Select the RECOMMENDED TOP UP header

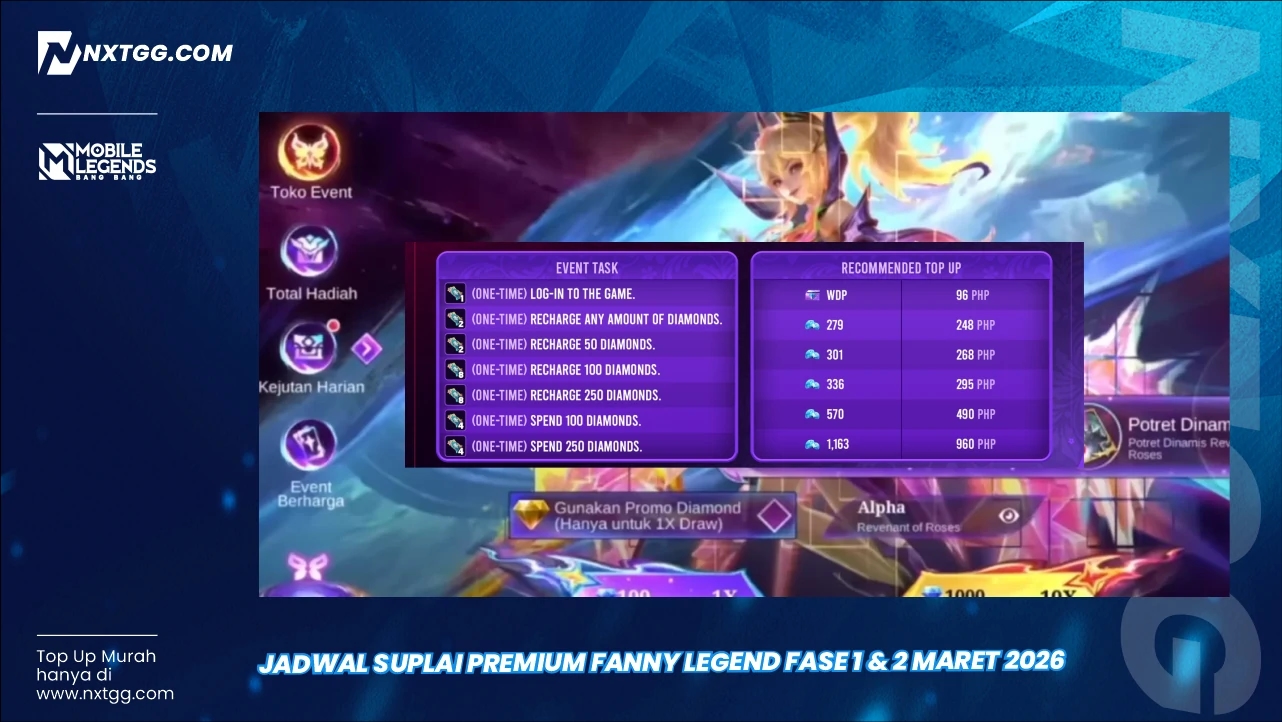[900, 268]
